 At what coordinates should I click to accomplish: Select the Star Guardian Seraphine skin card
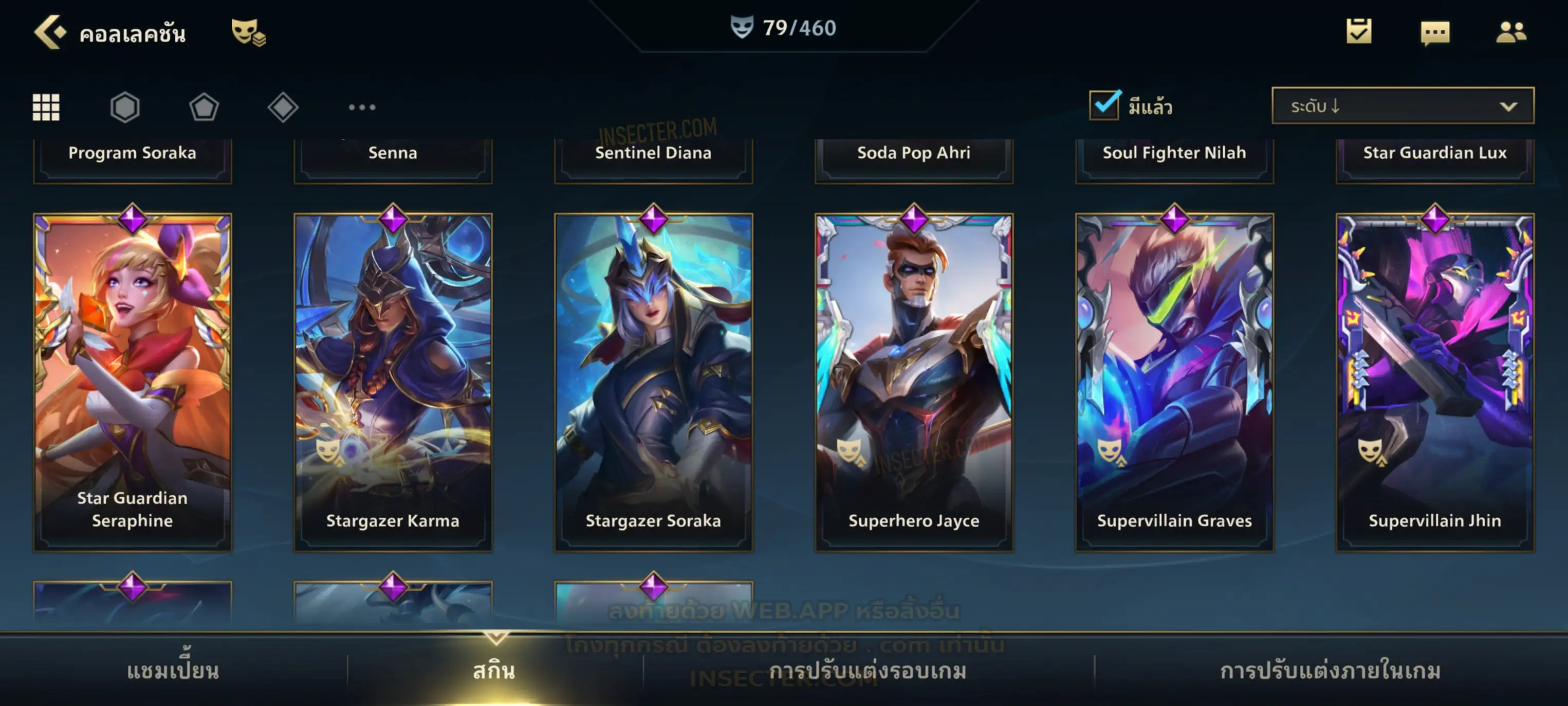[x=133, y=382]
